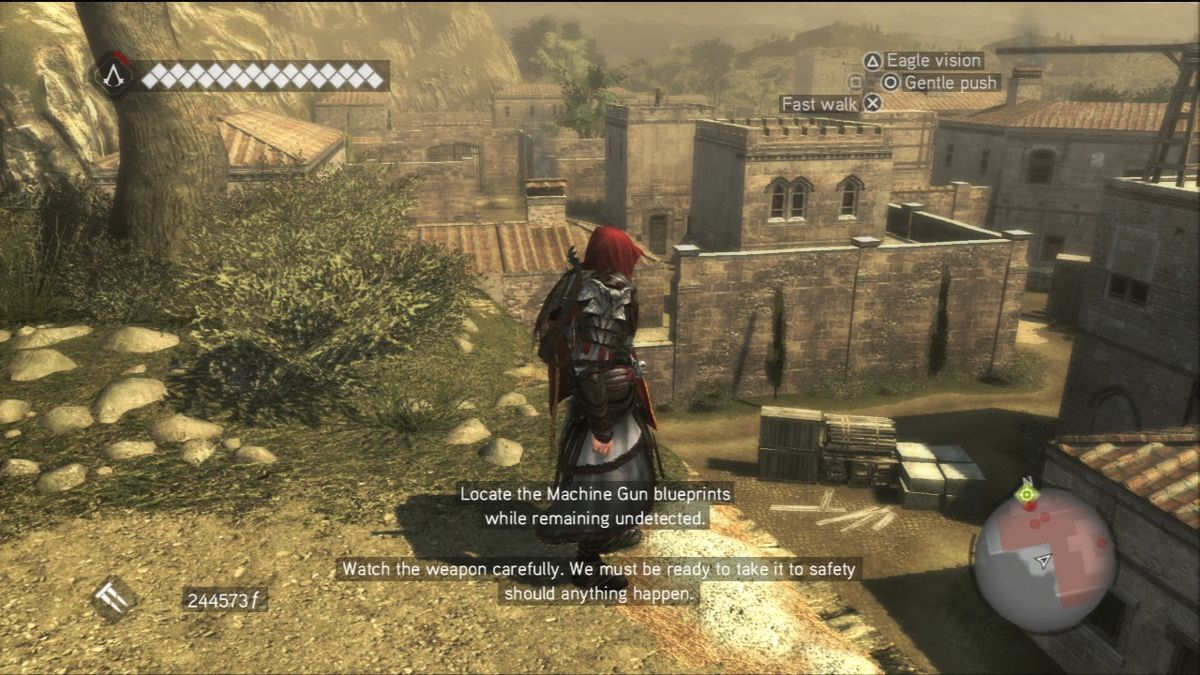Click the circular minimap

pos(1045,559)
